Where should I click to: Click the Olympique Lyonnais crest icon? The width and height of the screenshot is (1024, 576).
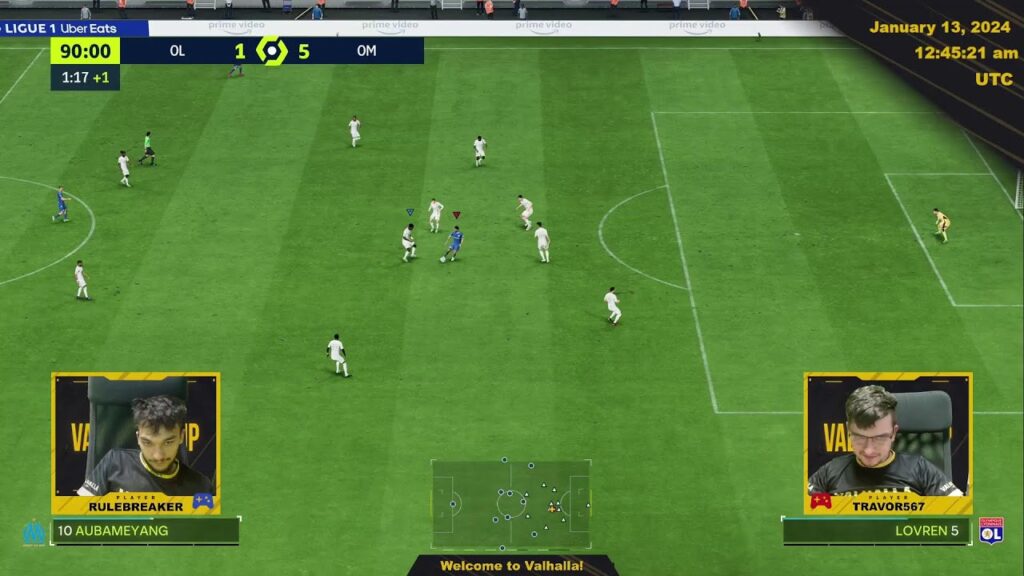pyautogui.click(x=991, y=531)
